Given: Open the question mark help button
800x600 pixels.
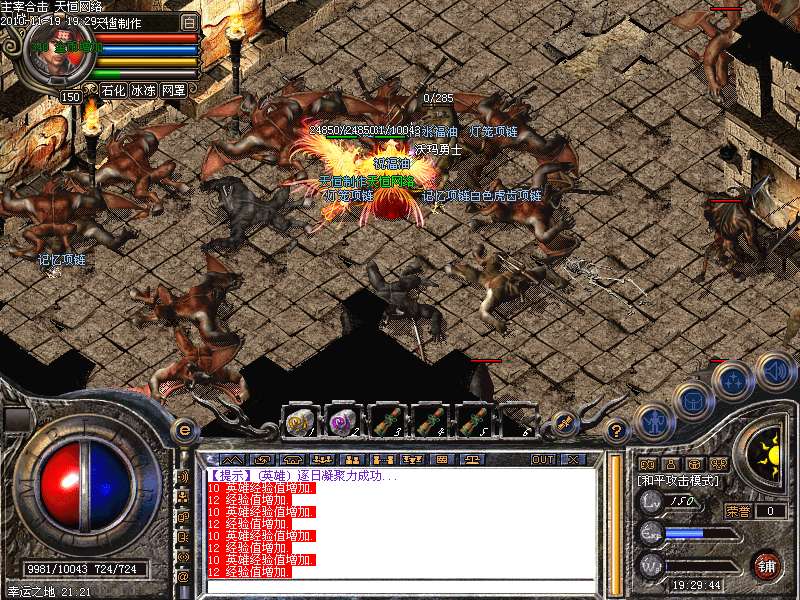Looking at the screenshot, I should click(617, 429).
